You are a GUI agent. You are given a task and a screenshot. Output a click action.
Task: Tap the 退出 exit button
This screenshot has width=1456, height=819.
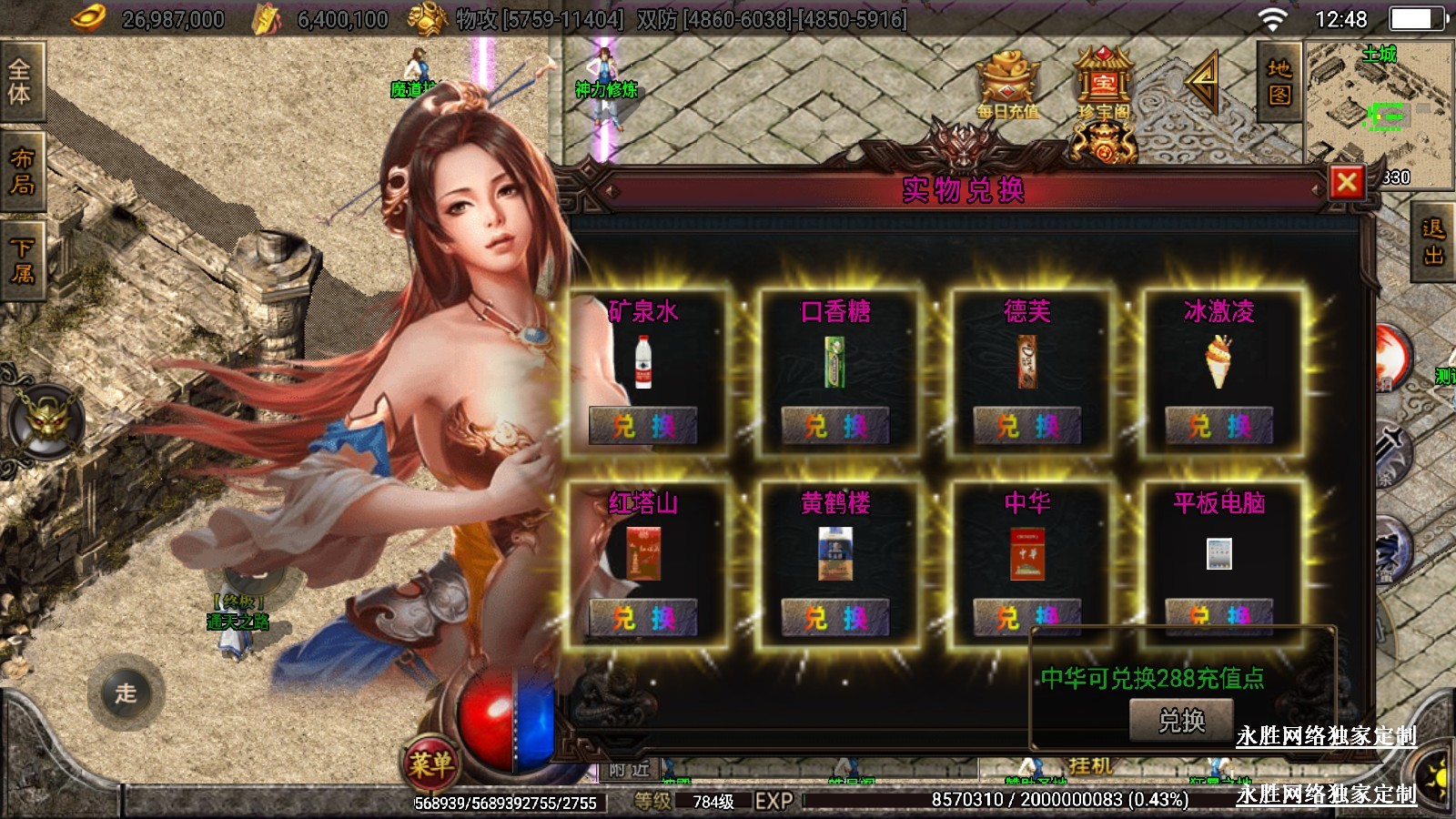(x=1433, y=242)
